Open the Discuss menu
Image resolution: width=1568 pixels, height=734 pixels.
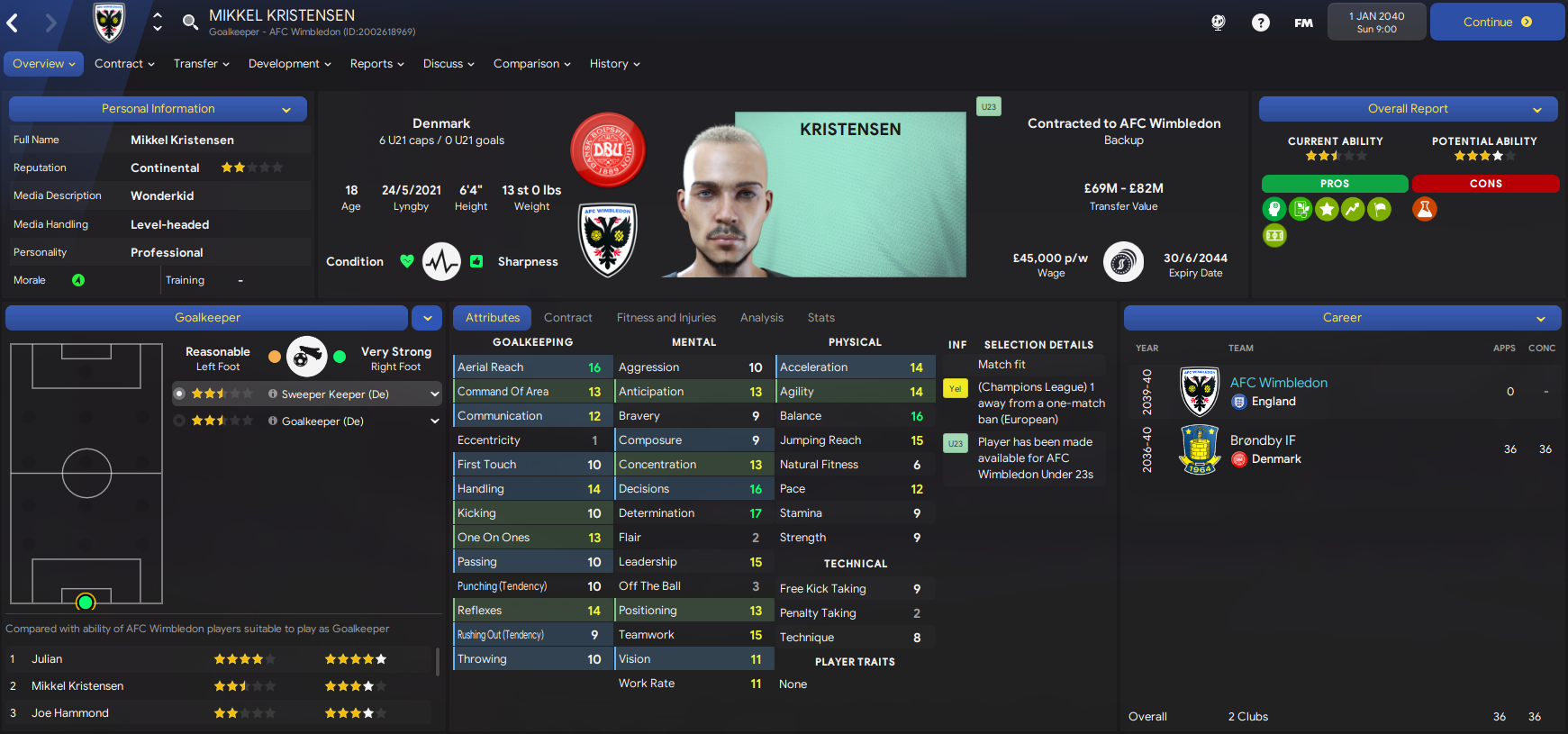[449, 64]
